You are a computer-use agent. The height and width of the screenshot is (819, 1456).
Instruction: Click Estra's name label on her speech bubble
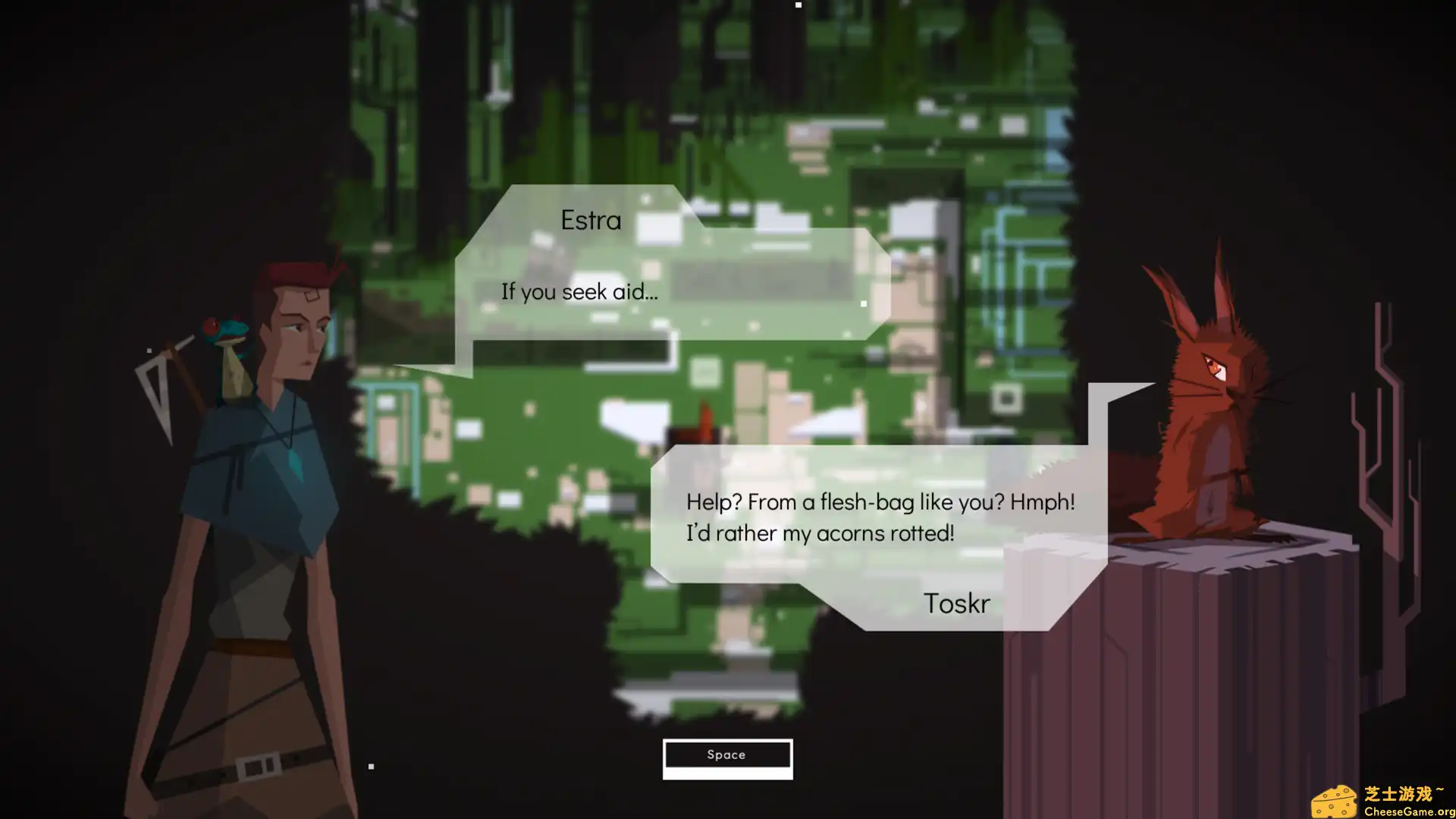click(590, 219)
